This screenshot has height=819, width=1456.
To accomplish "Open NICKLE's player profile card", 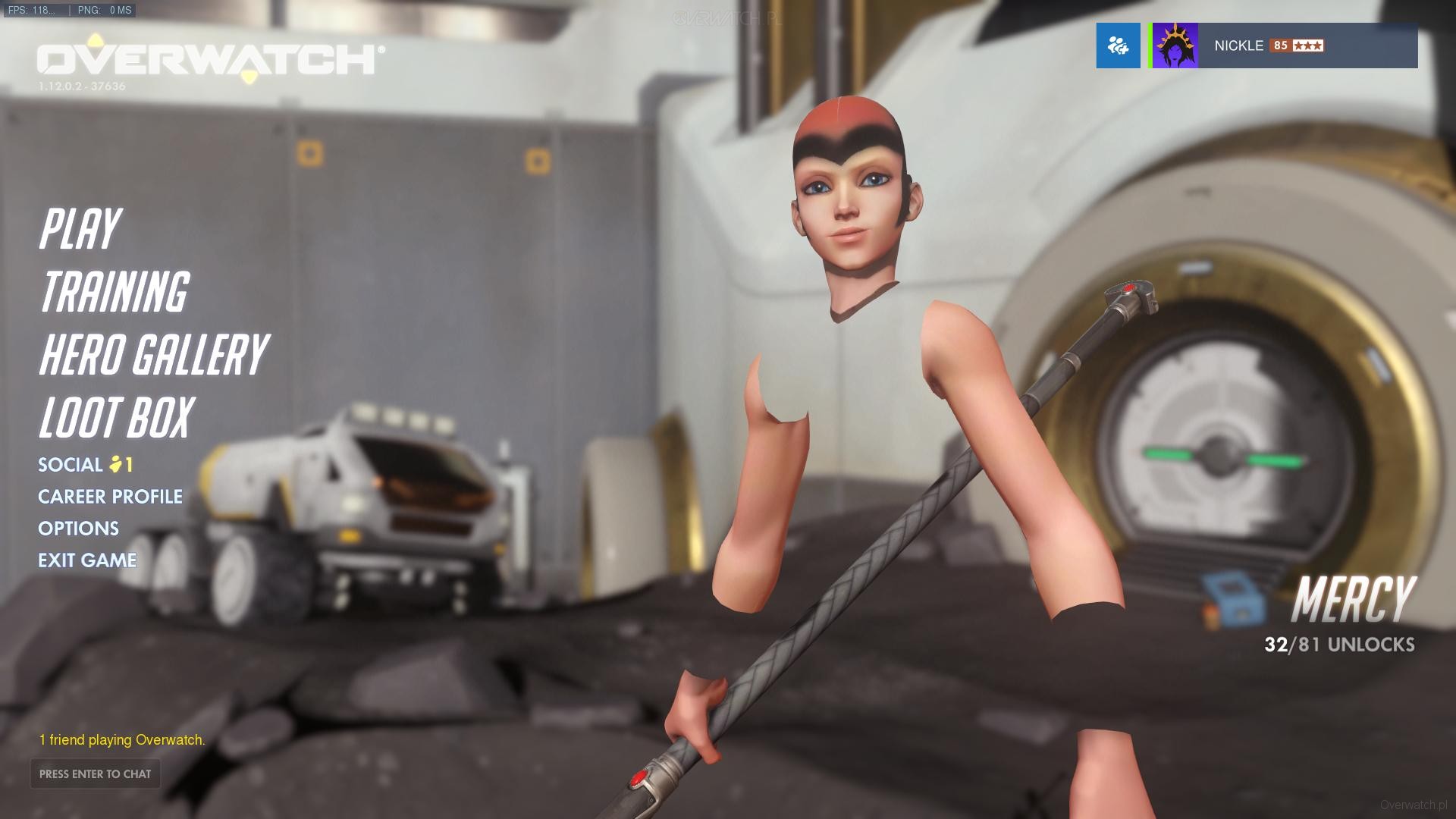I will pos(1283,45).
